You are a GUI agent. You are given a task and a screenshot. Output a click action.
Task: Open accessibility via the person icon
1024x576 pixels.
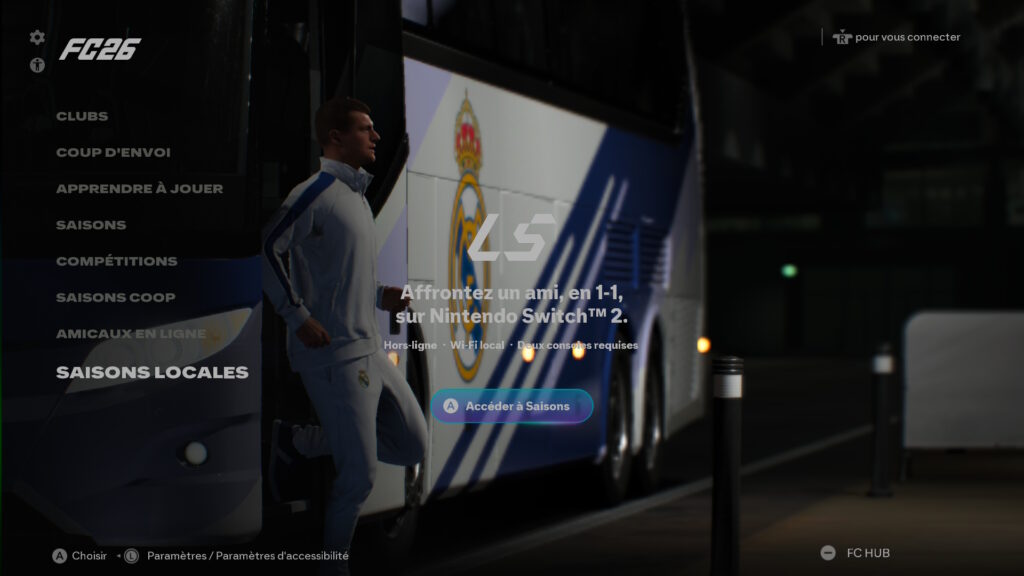[37, 65]
